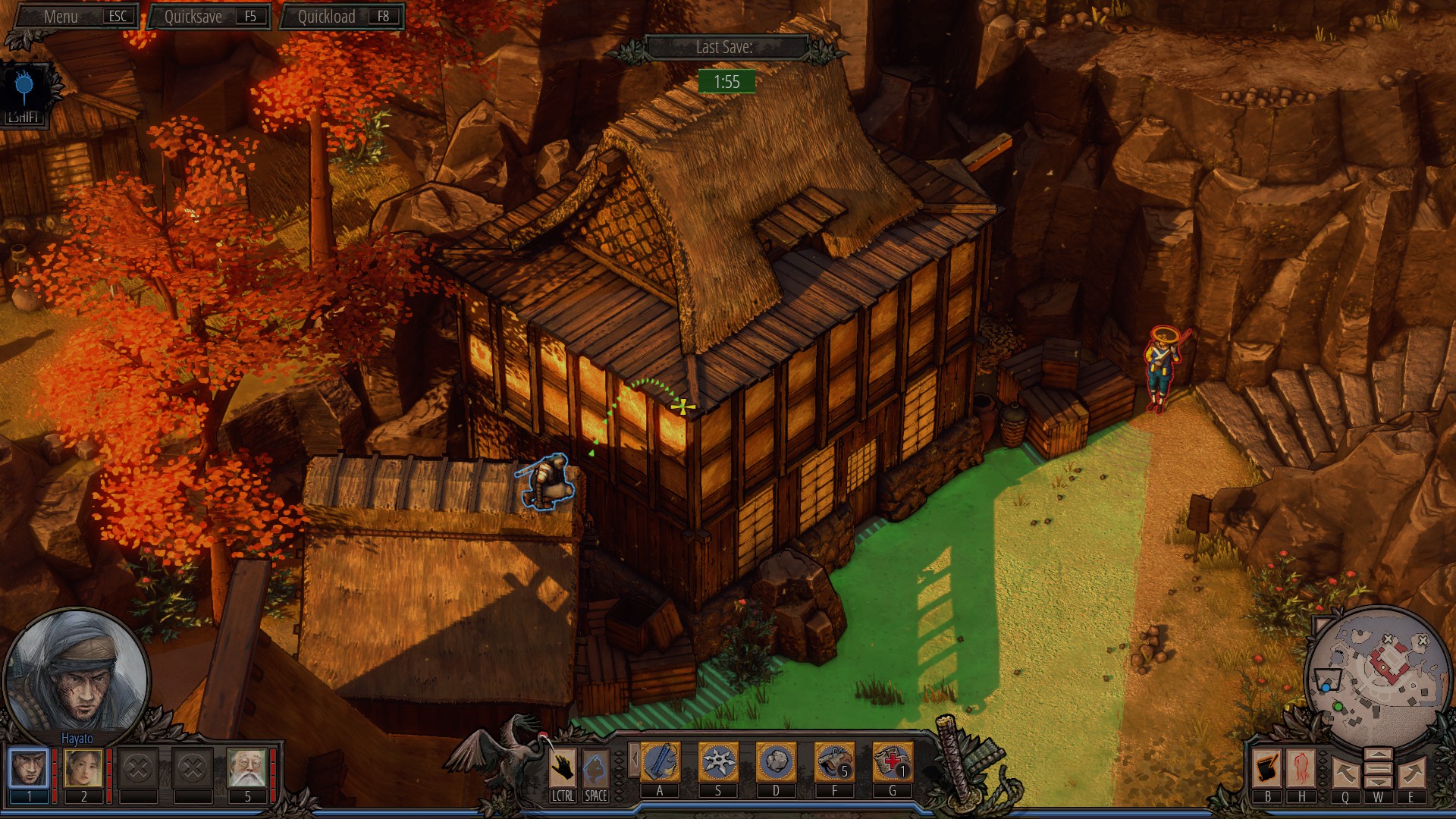The width and height of the screenshot is (1456, 819).
Task: Select the shuriken ability
Action: pos(718,762)
